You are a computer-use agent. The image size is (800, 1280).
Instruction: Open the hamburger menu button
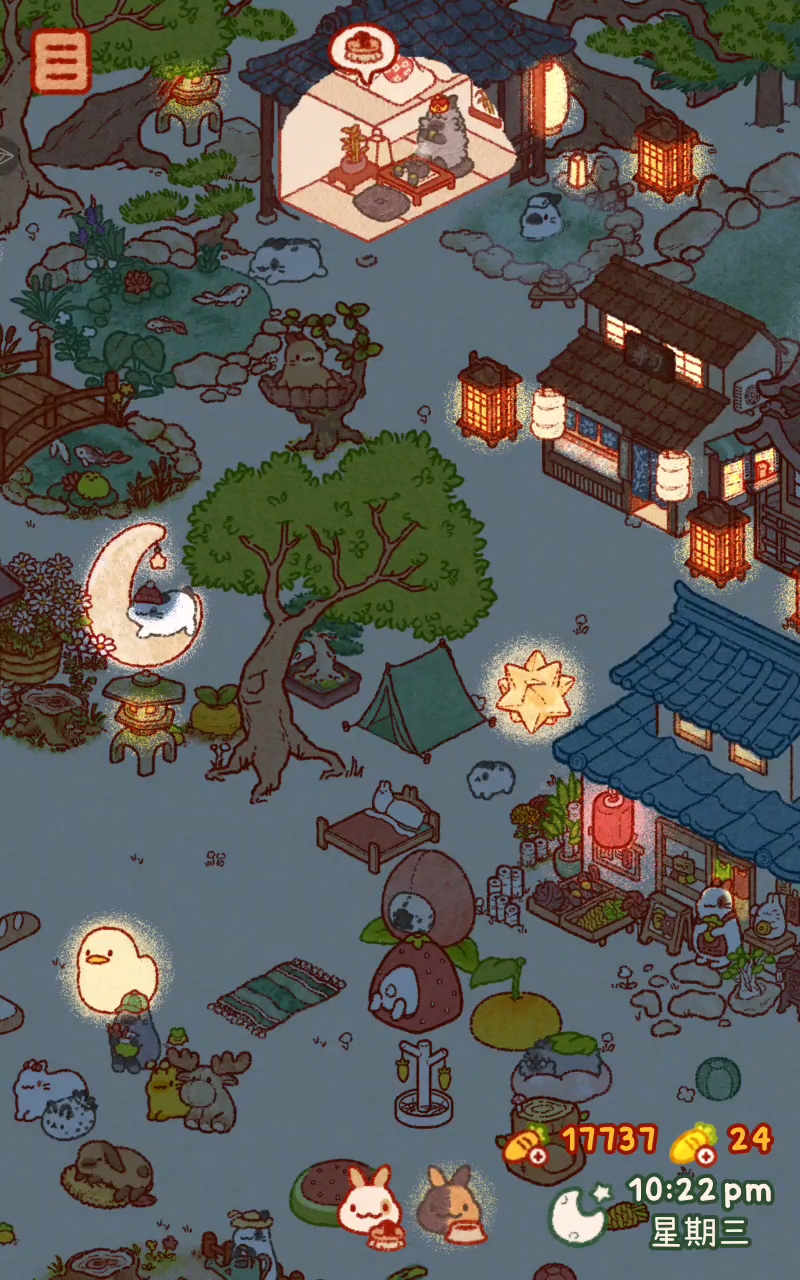(x=60, y=61)
